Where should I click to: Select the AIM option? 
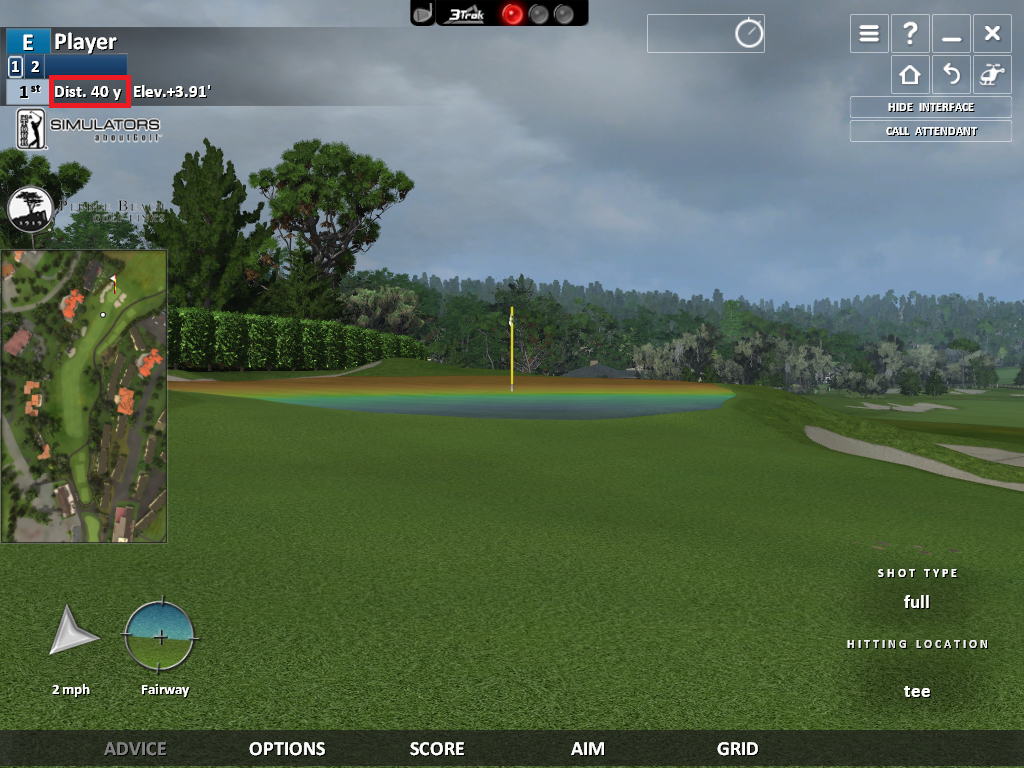tap(588, 749)
